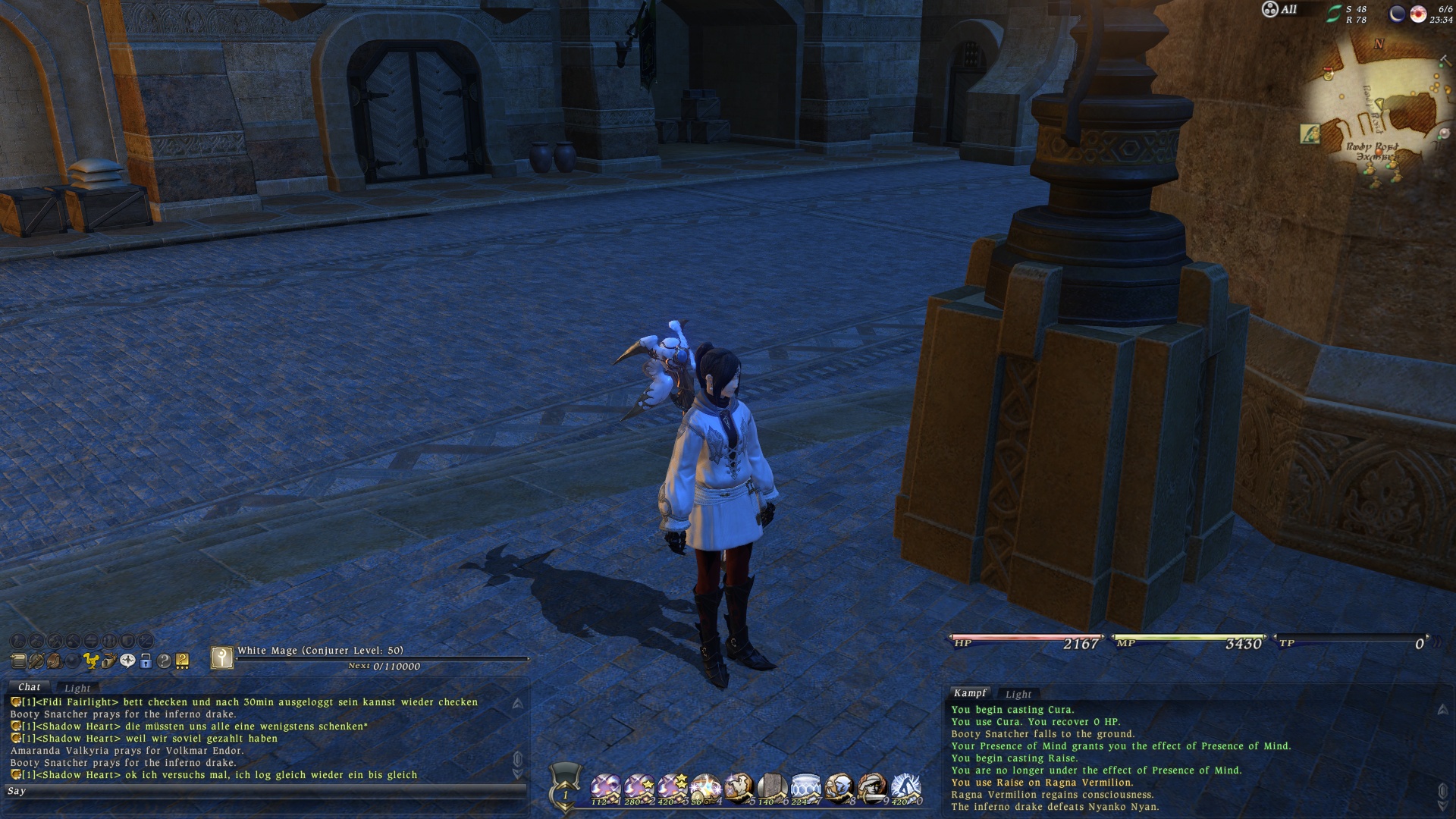Screen dimensions: 1456x819
Task: Use the sparkling egg ability in slot 4
Action: pos(705,789)
